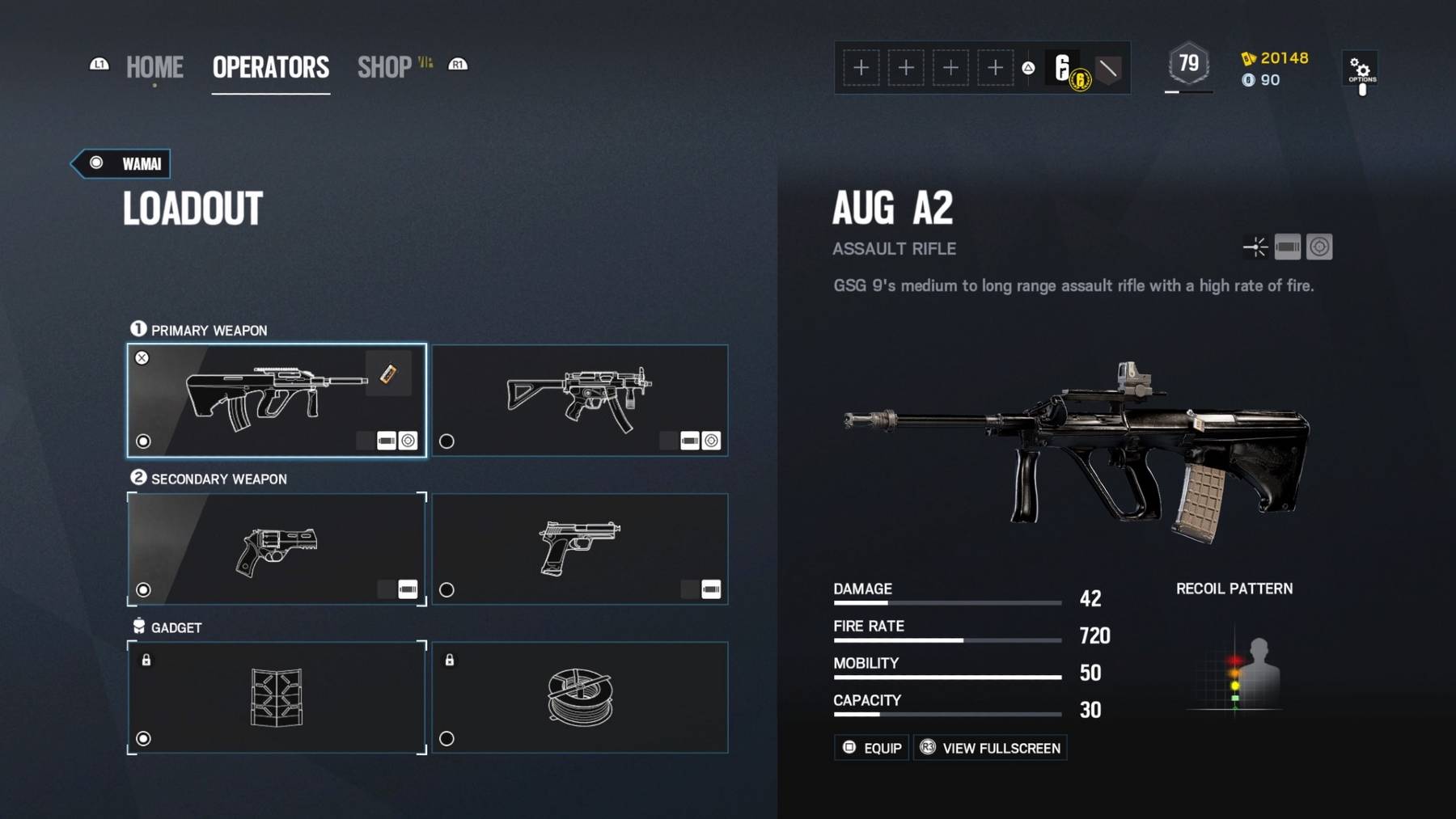
Task: Go to the Shop tab
Action: pos(385,67)
